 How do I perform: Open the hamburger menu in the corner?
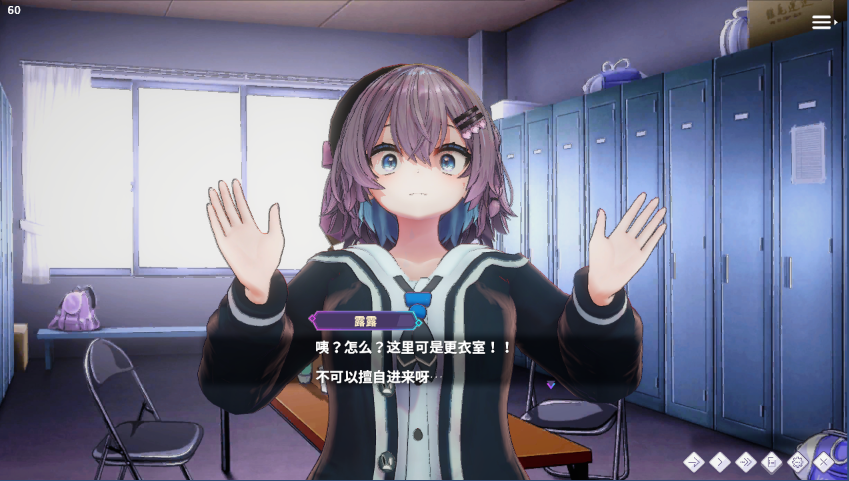click(823, 22)
